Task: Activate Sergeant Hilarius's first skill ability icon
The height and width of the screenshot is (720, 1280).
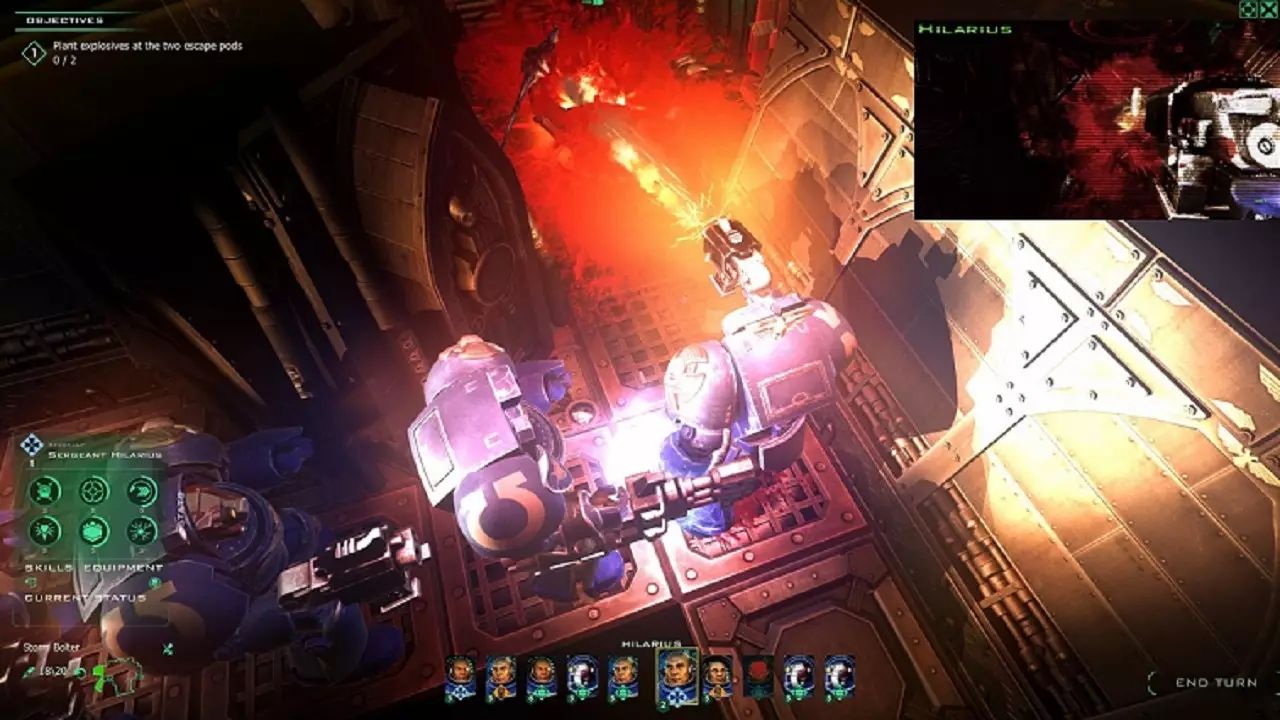Action: tap(44, 491)
